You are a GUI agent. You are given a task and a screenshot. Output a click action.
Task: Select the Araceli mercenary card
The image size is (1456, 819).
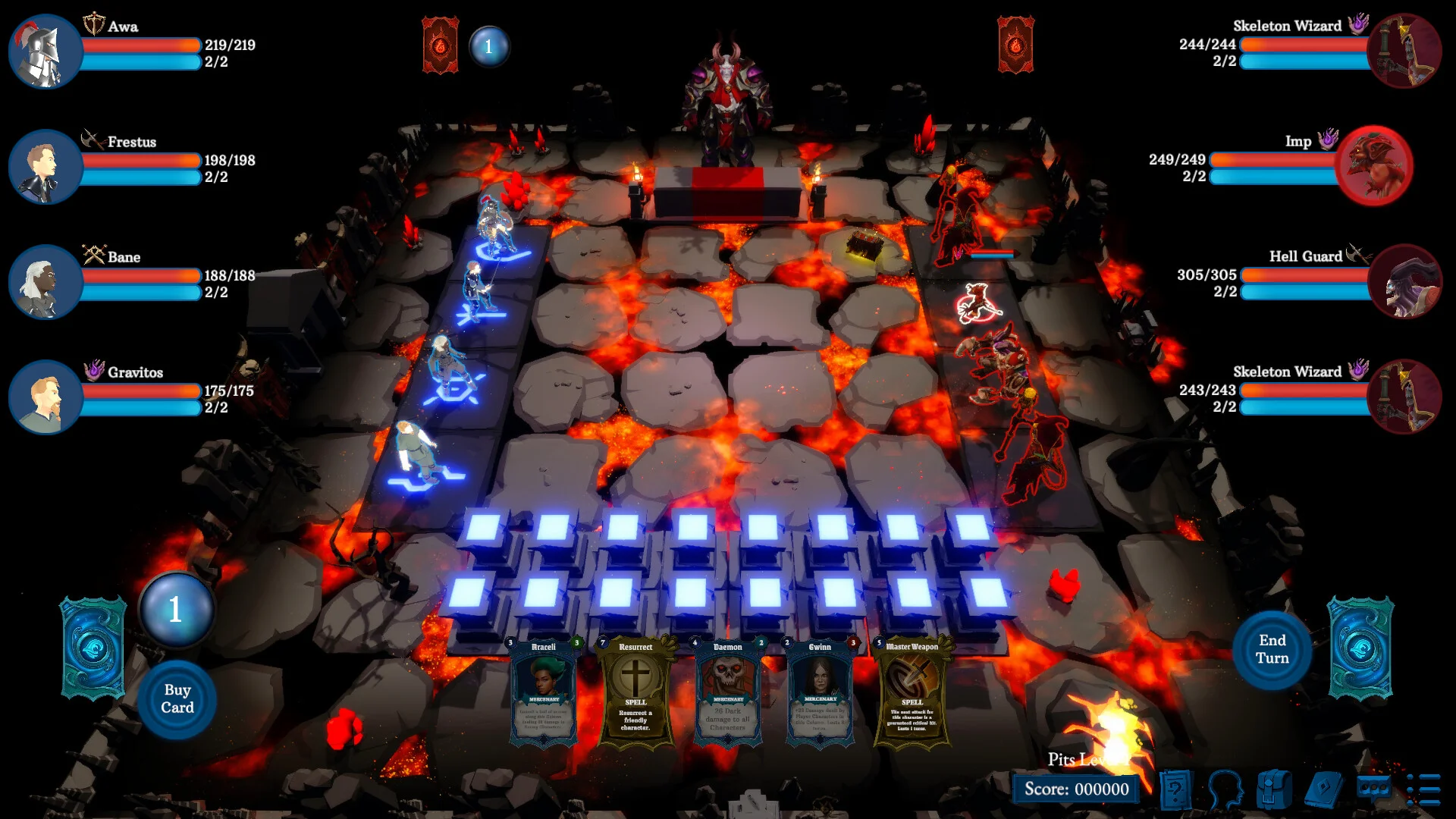[x=544, y=691]
